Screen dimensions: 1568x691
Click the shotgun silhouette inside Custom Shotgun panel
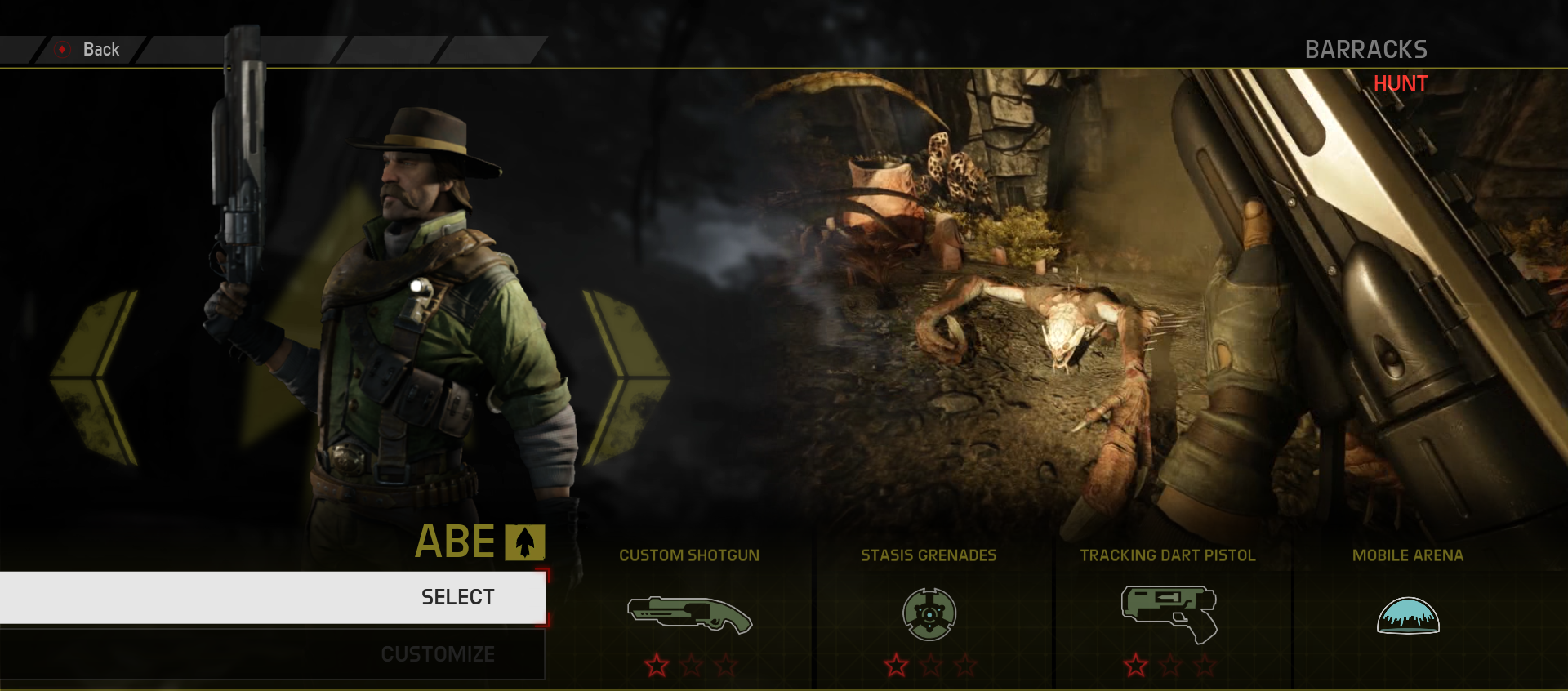[690, 614]
